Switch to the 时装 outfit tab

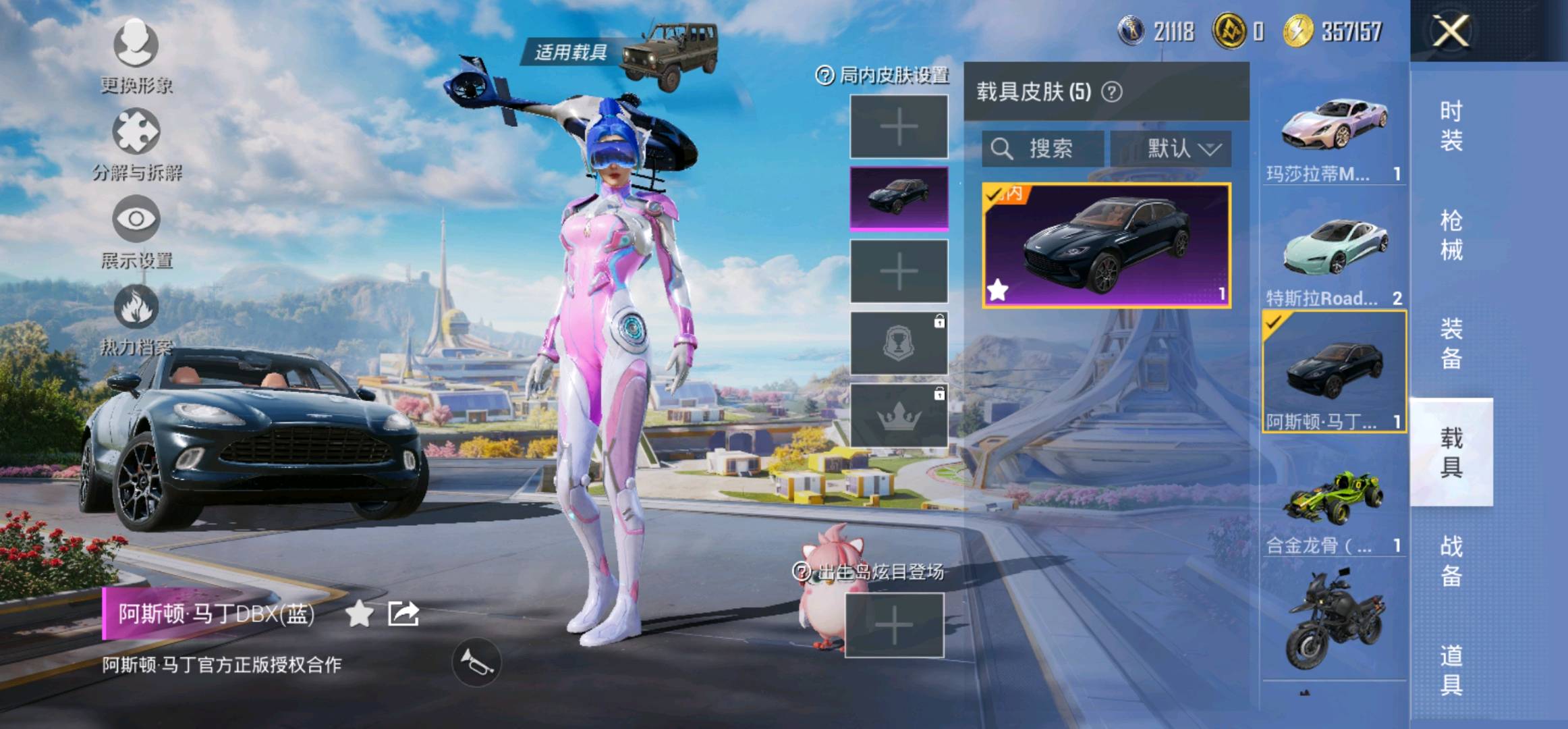coord(1451,126)
